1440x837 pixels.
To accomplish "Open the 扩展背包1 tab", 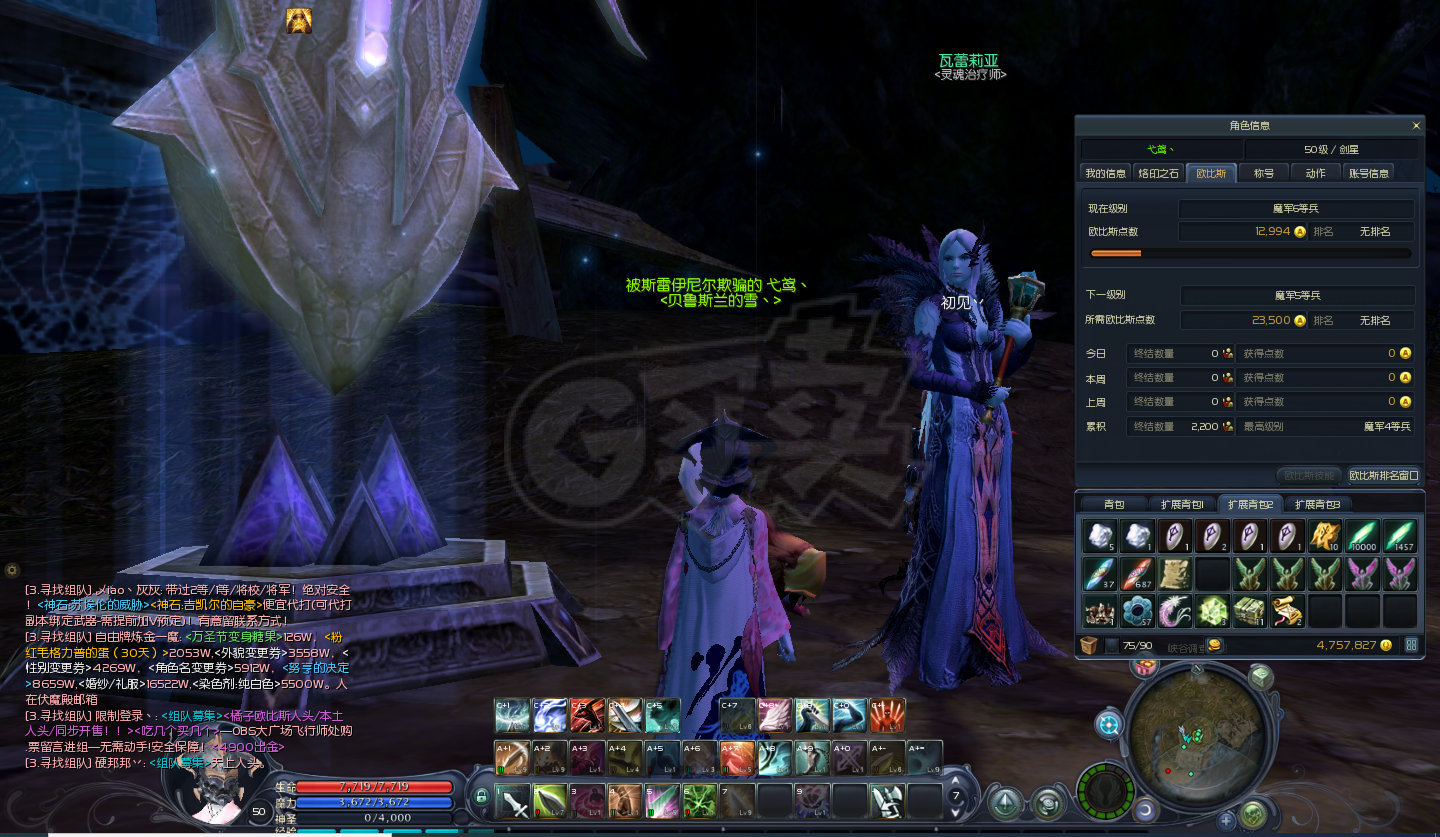I will pyautogui.click(x=1182, y=504).
